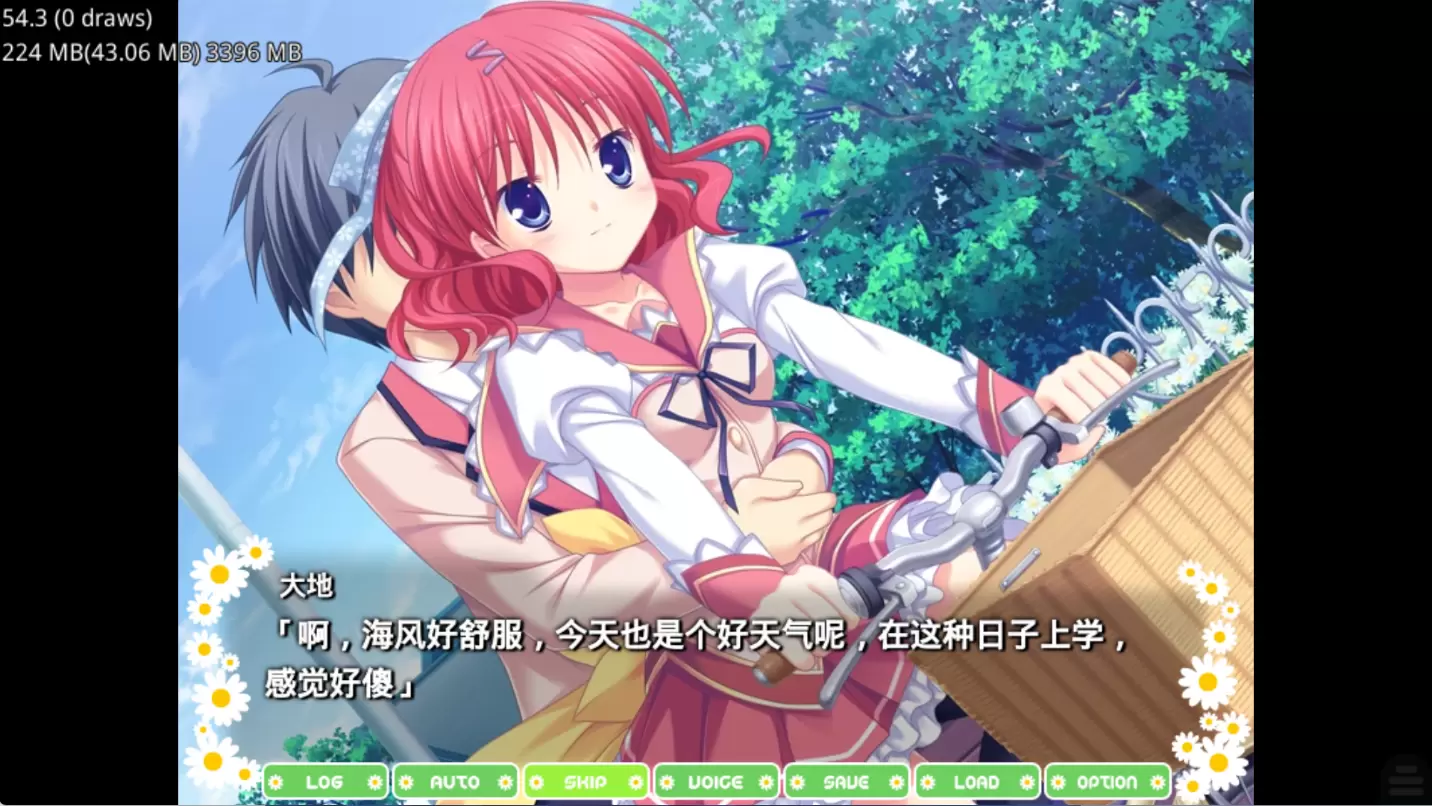1432x806 pixels.
Task: Open the OPTION settings
Action: pos(1107,782)
